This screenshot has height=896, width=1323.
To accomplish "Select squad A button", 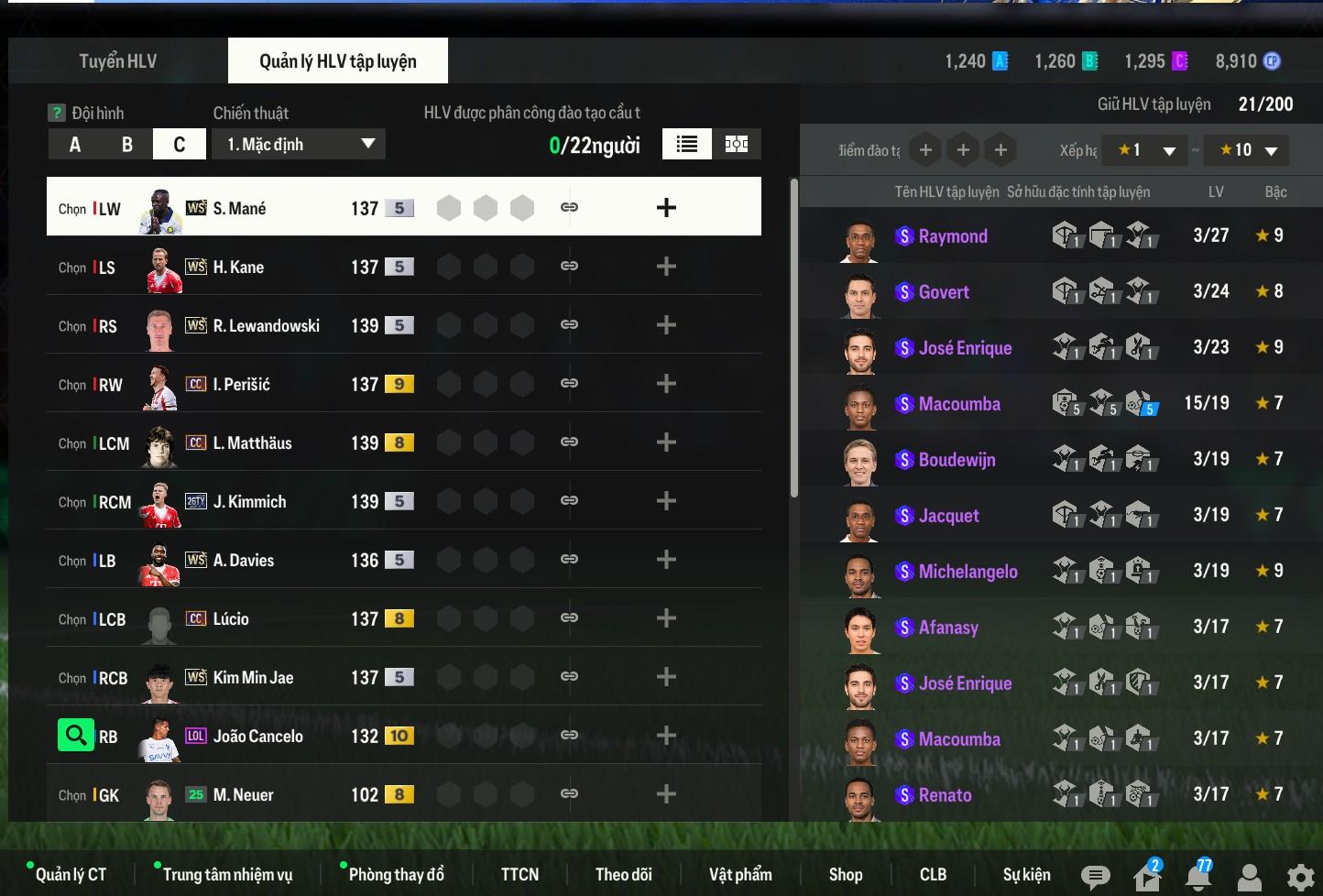I will [x=75, y=145].
